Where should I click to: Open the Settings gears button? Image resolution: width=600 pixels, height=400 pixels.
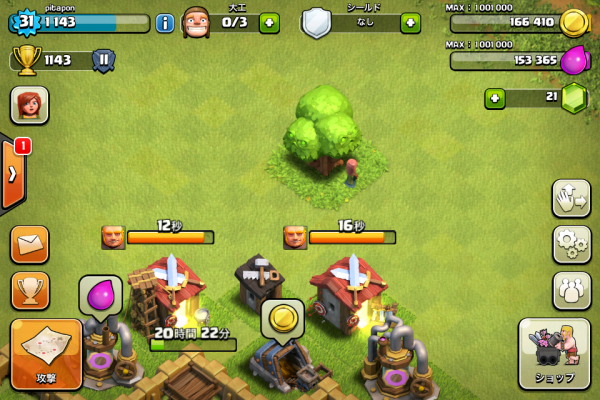571,244
